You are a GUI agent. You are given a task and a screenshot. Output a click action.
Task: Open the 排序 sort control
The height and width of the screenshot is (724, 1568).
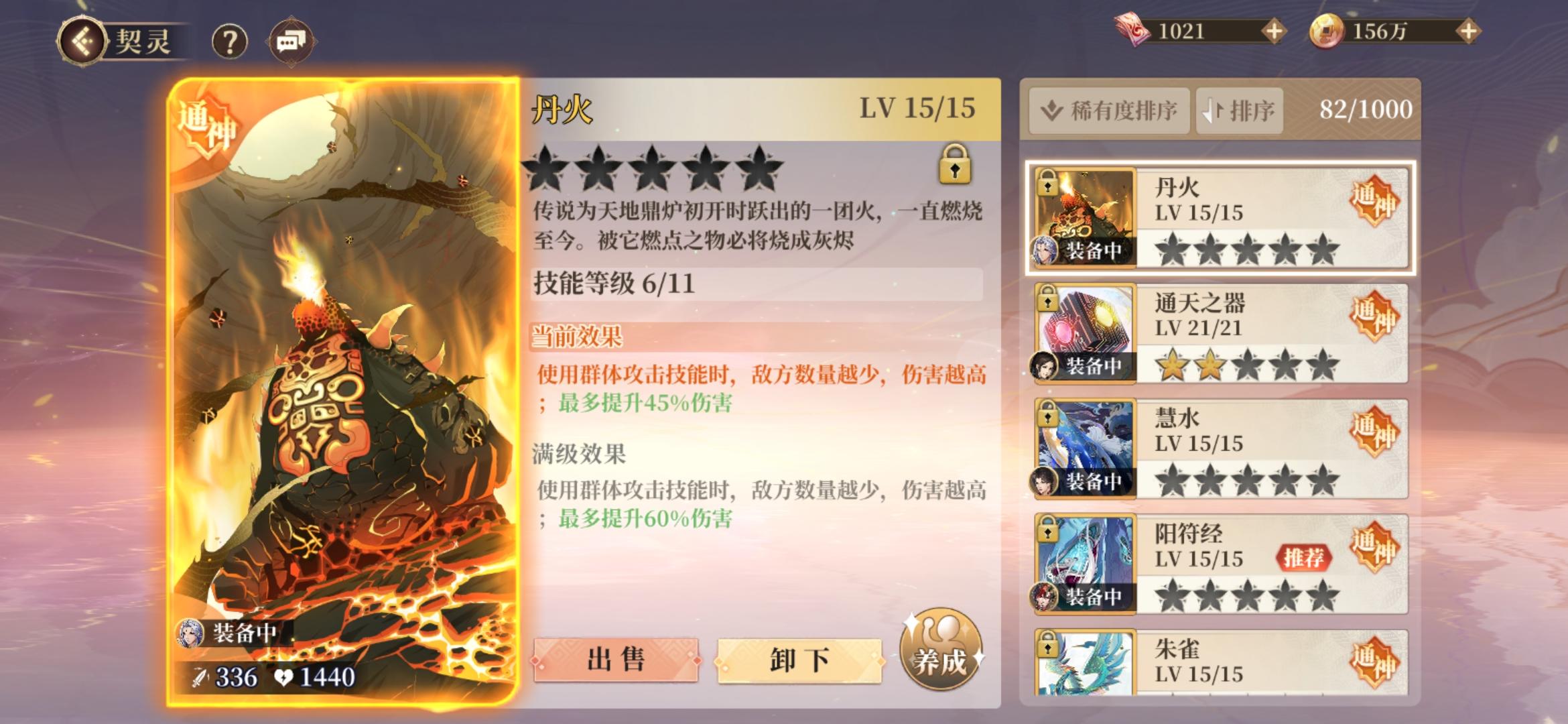[x=1238, y=111]
